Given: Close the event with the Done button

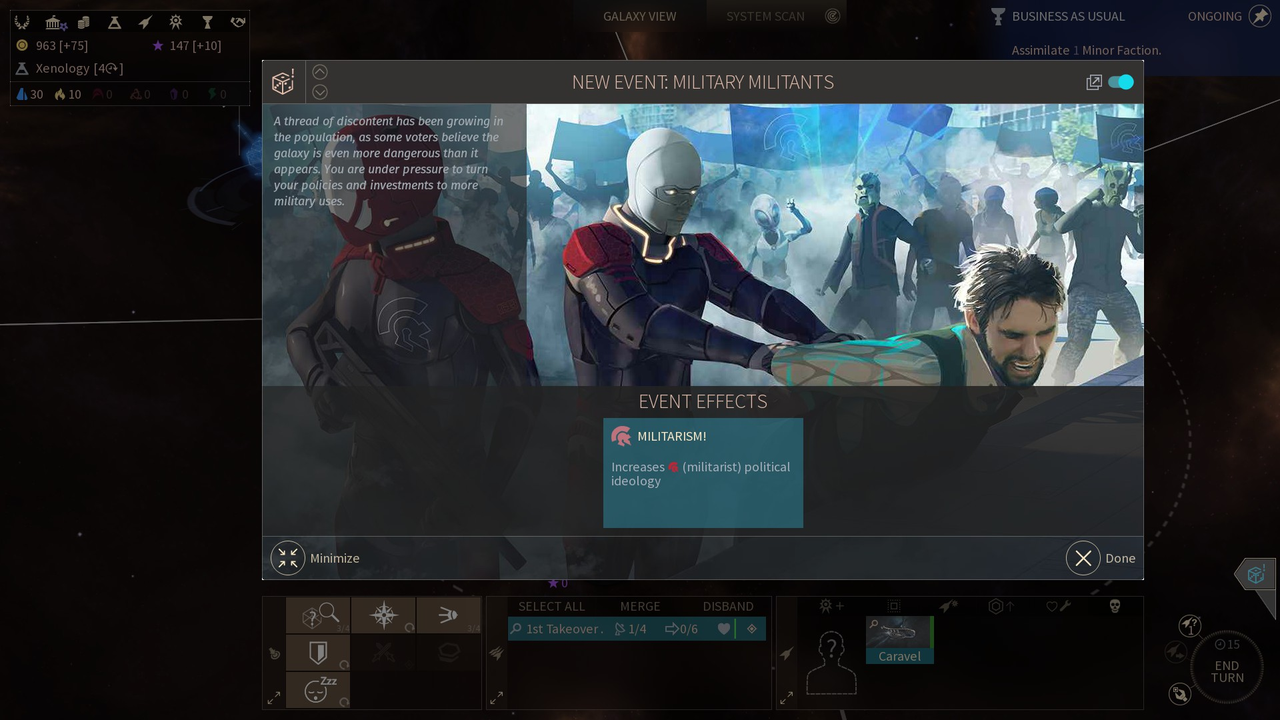Looking at the screenshot, I should pos(1083,558).
